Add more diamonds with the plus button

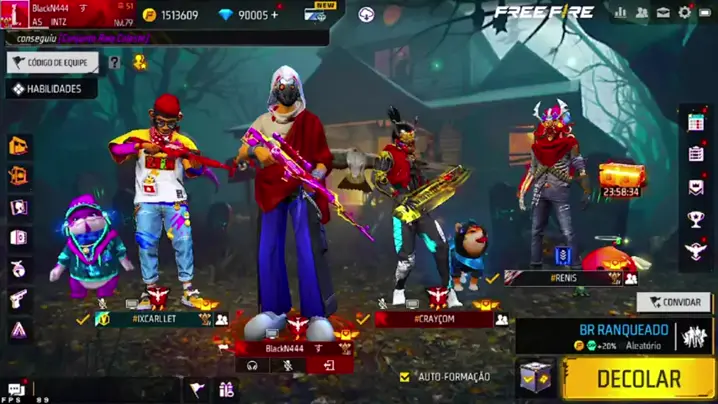(275, 15)
